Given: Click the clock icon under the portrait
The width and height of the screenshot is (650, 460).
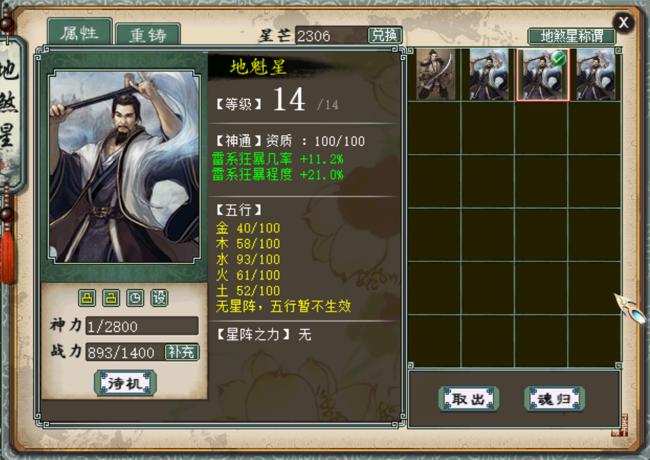Looking at the screenshot, I should (x=135, y=298).
